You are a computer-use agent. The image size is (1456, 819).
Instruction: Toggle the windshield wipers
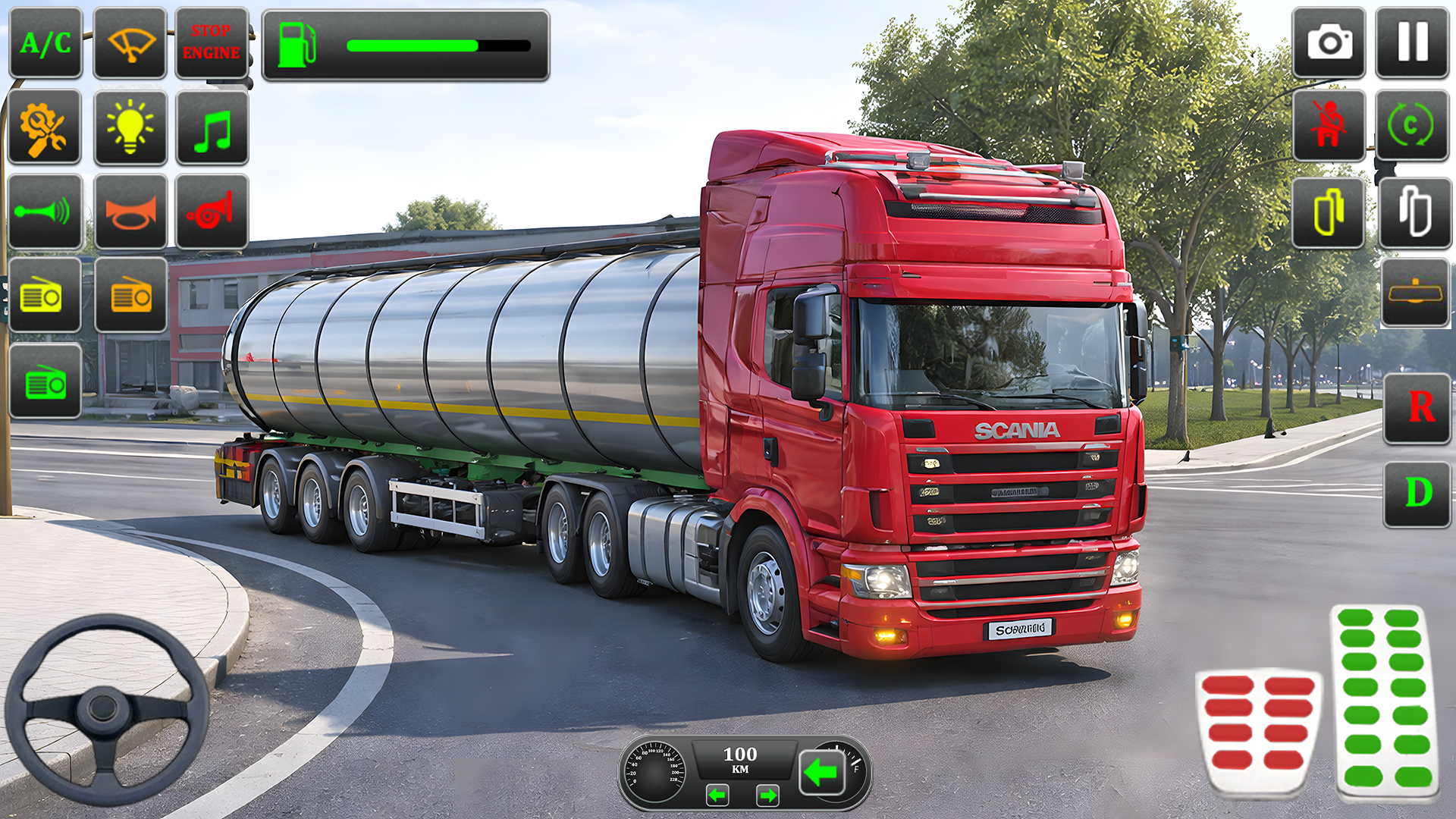coord(130,43)
